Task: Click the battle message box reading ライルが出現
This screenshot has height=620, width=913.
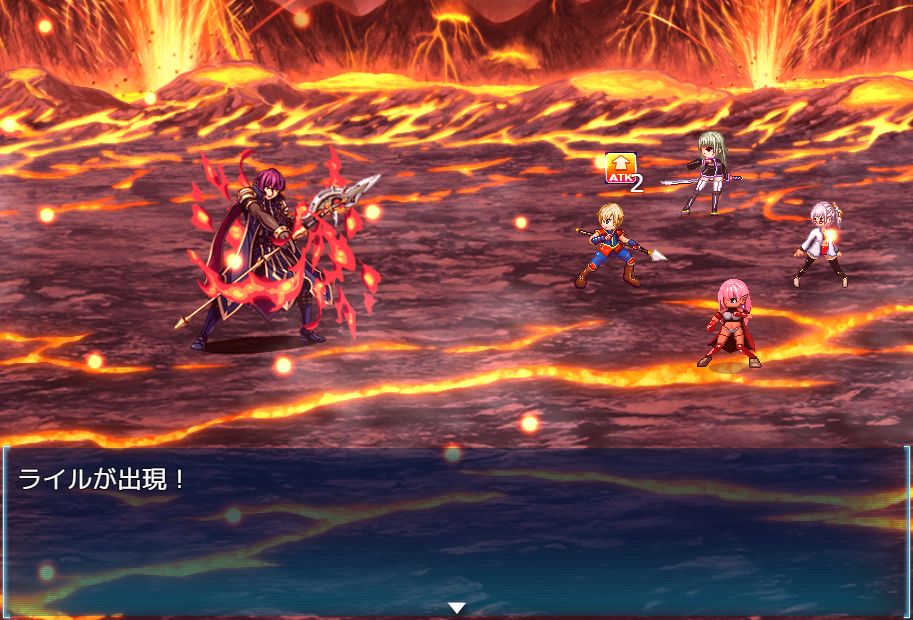Action: click(x=456, y=530)
